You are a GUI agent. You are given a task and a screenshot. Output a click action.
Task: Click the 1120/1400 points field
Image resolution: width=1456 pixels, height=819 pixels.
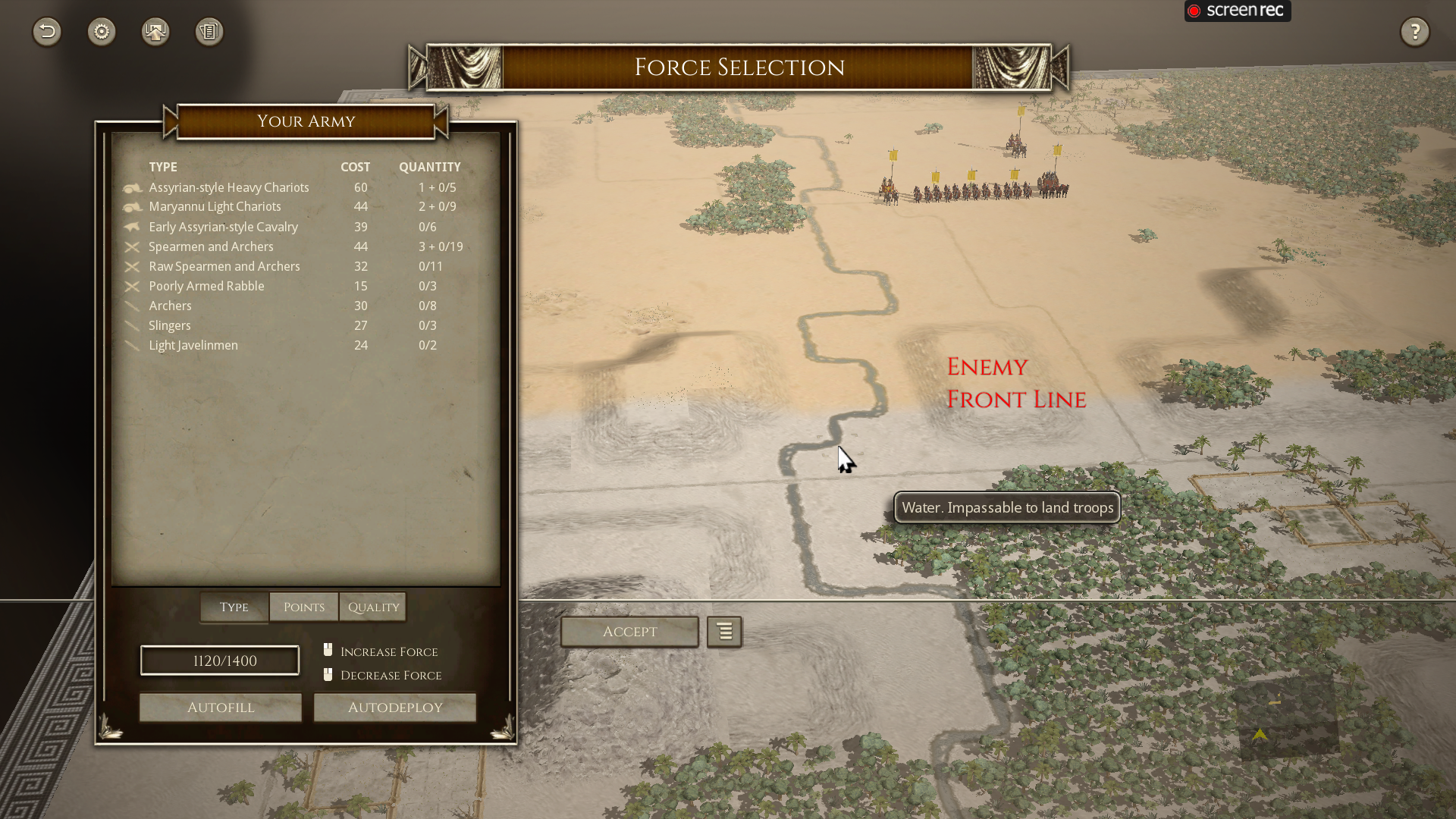[x=219, y=660]
